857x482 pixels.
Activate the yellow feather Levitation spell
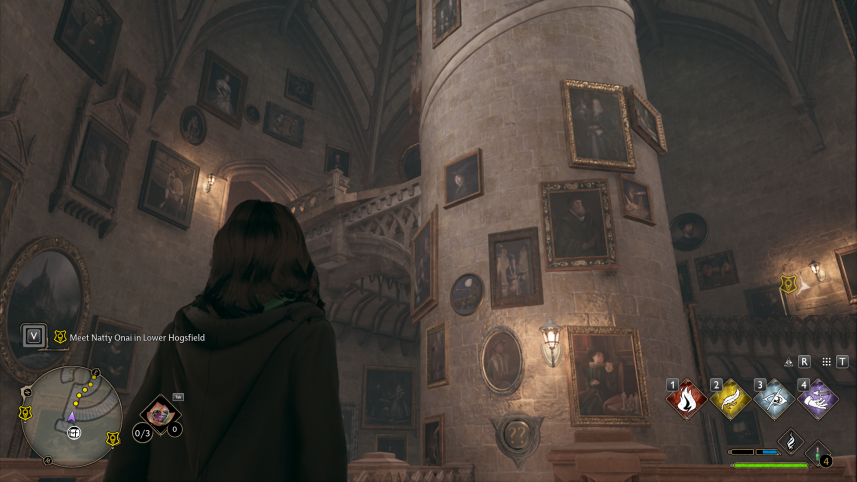click(731, 400)
